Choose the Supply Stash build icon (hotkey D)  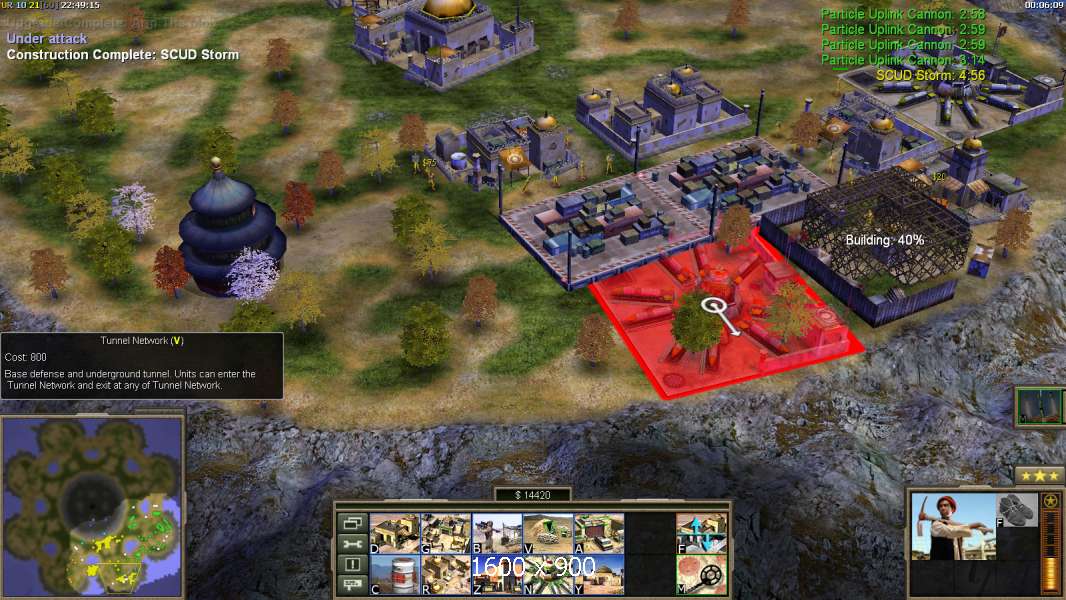(395, 533)
